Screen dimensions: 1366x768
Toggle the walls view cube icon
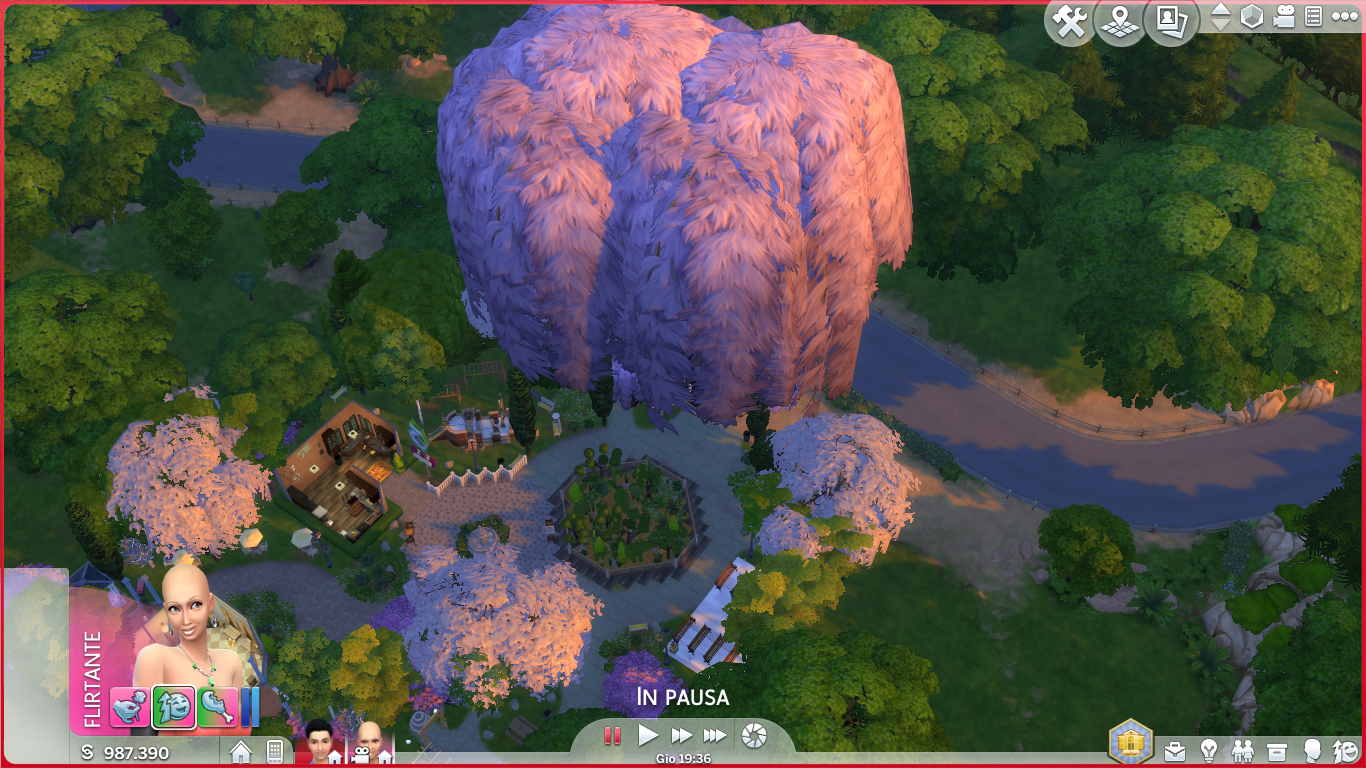tap(1252, 17)
